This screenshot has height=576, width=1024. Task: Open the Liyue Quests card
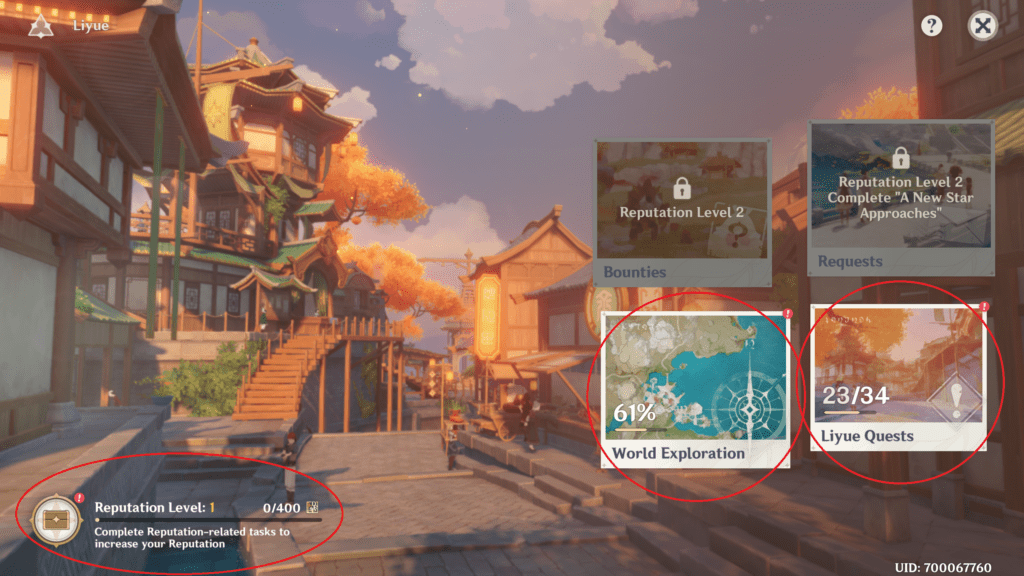pyautogui.click(x=897, y=377)
